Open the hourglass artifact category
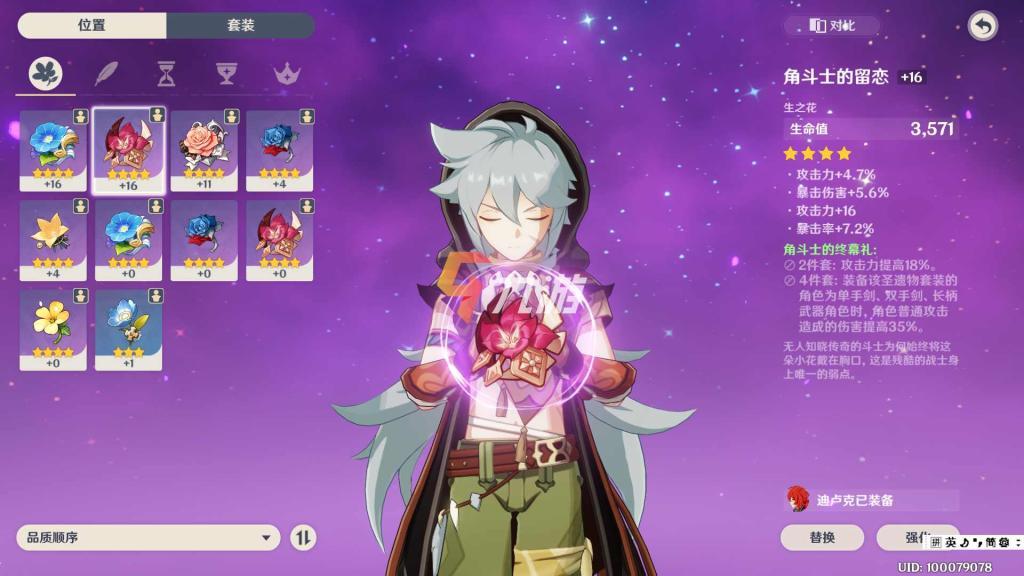1024x576 pixels. click(166, 73)
